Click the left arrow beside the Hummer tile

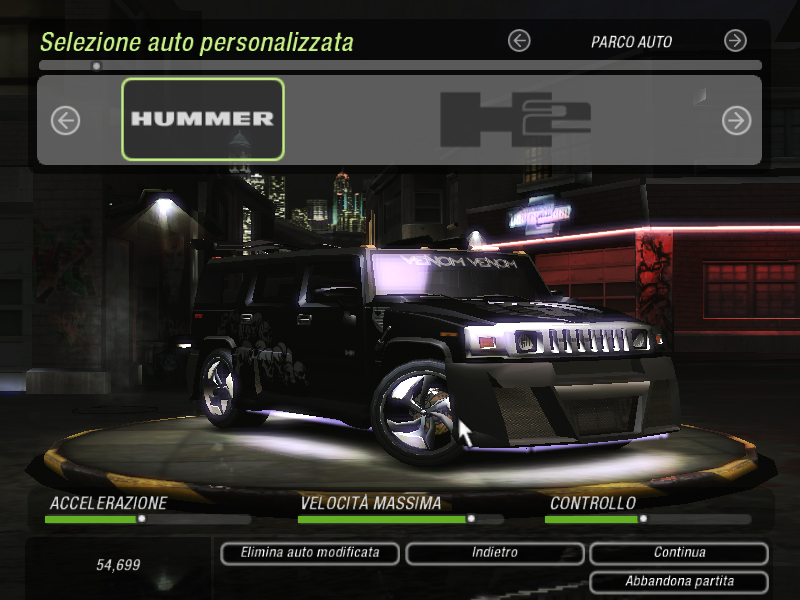[x=65, y=121]
